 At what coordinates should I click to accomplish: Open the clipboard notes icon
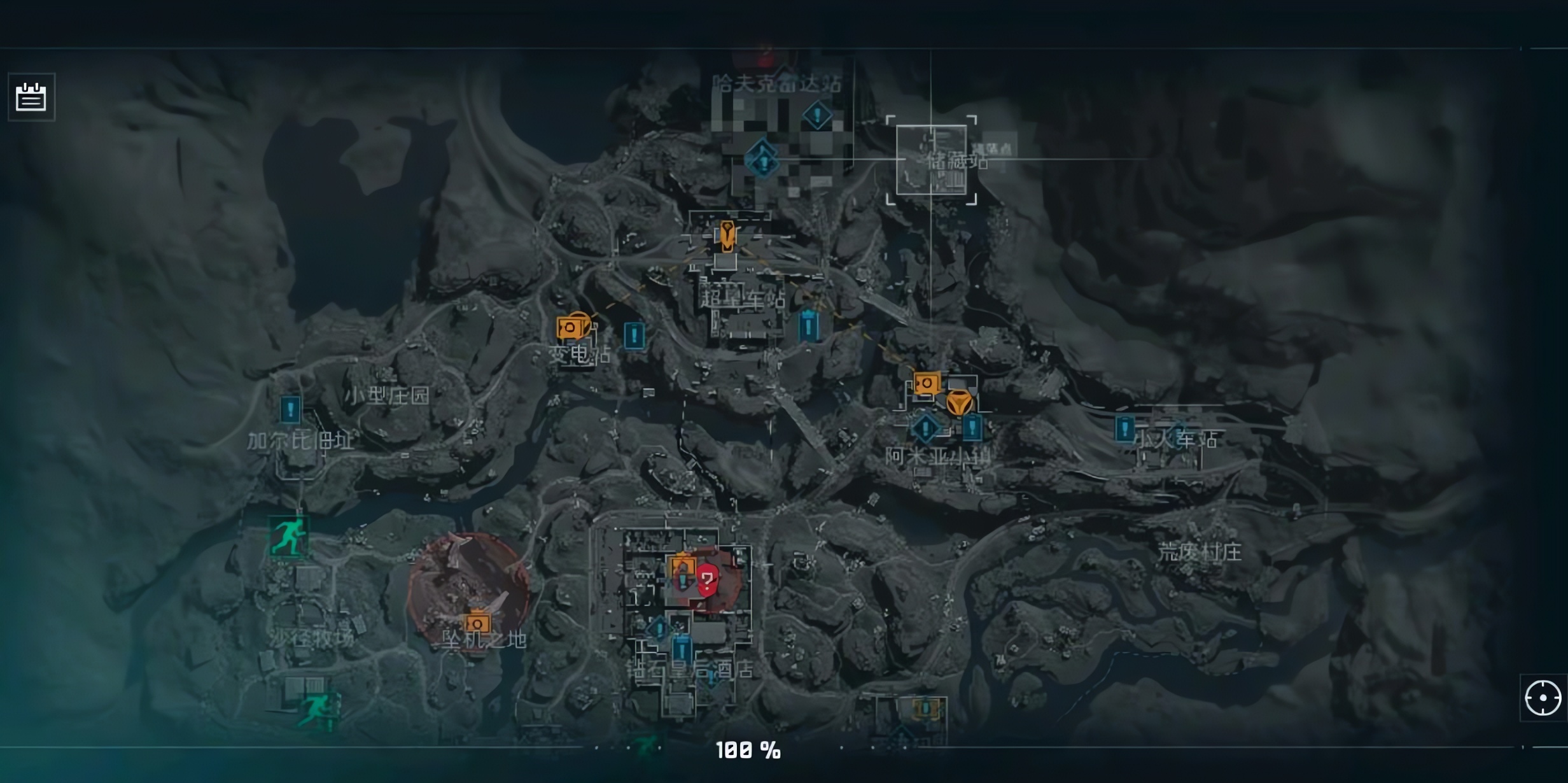[31, 97]
